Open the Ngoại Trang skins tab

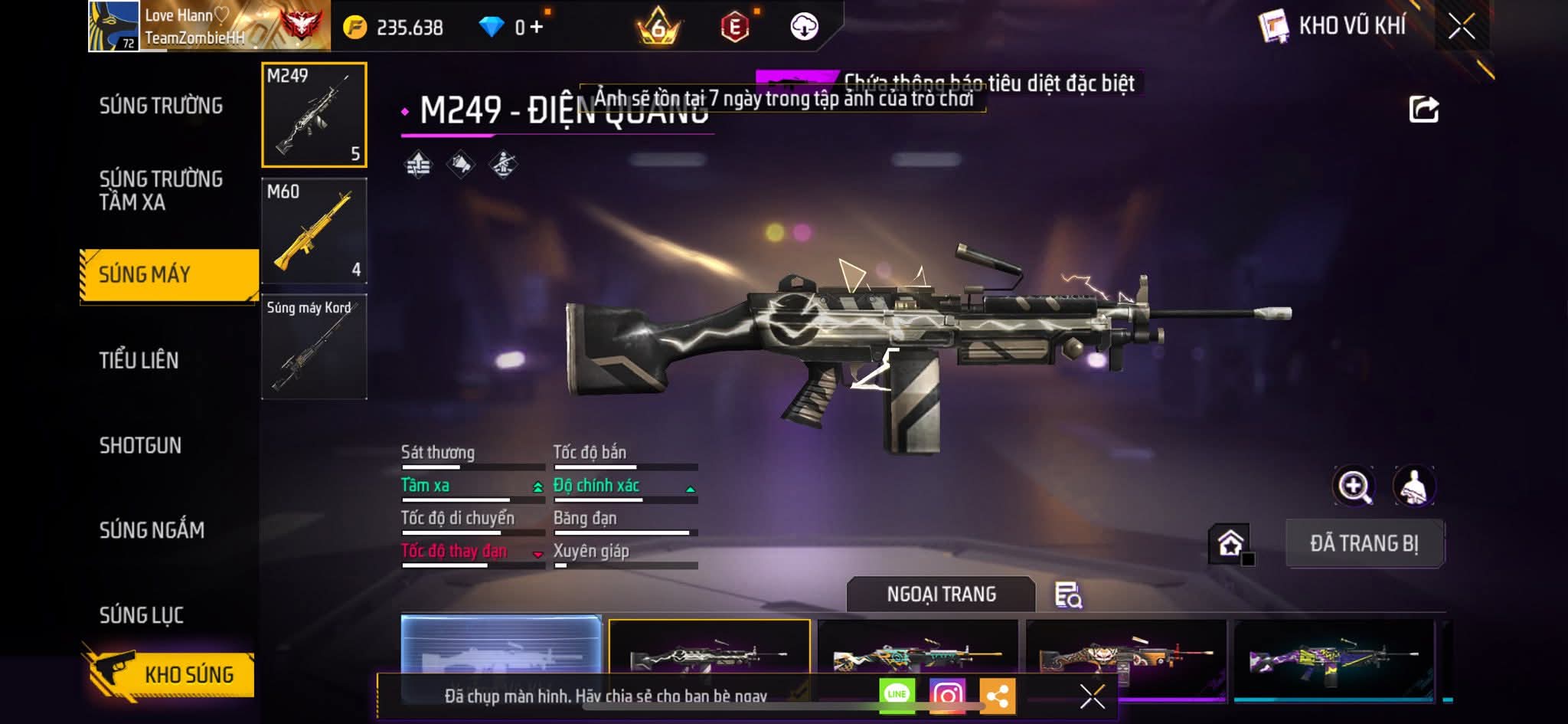[x=941, y=595]
